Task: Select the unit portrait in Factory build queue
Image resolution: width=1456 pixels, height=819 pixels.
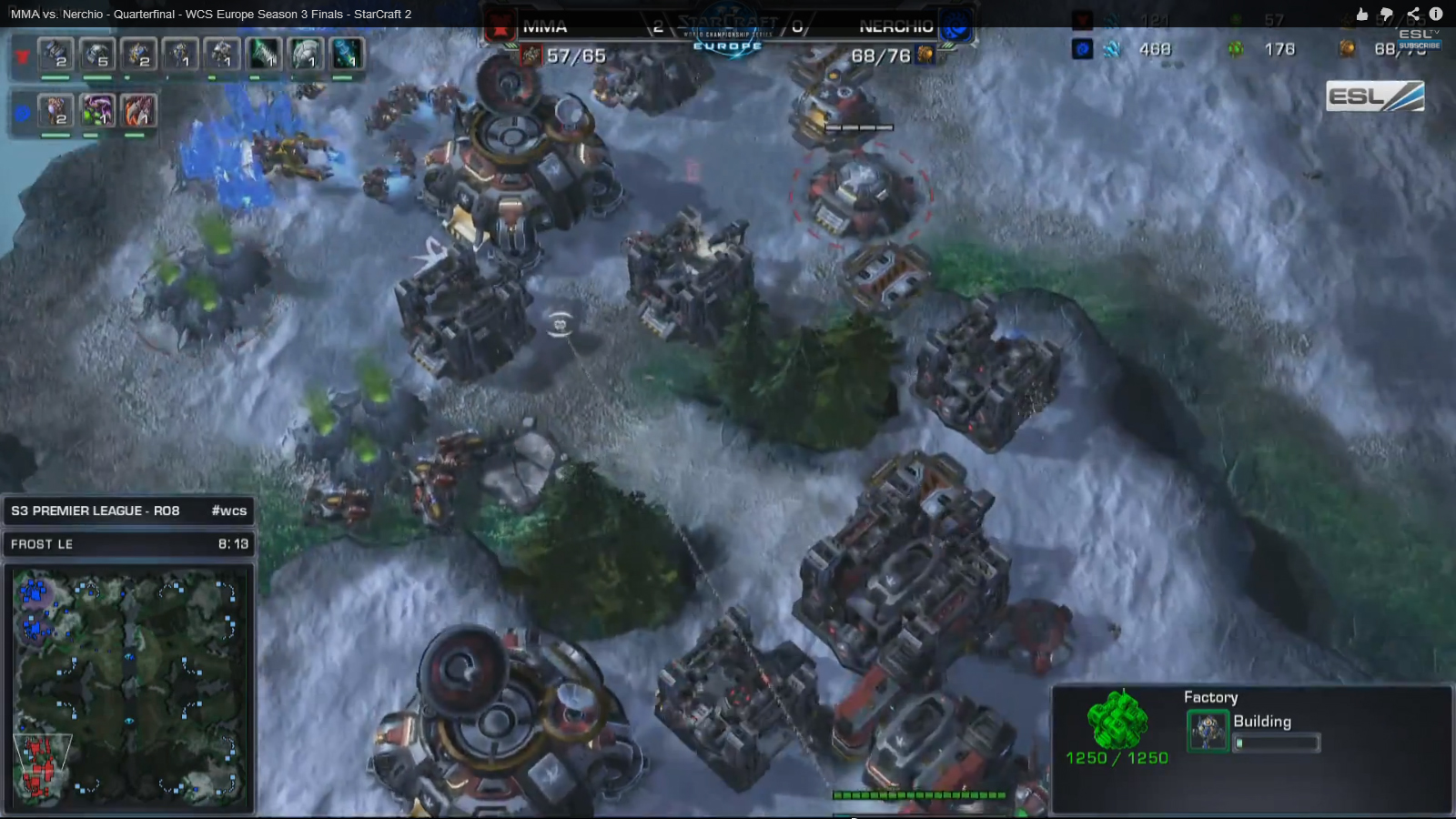Action: (x=1208, y=731)
